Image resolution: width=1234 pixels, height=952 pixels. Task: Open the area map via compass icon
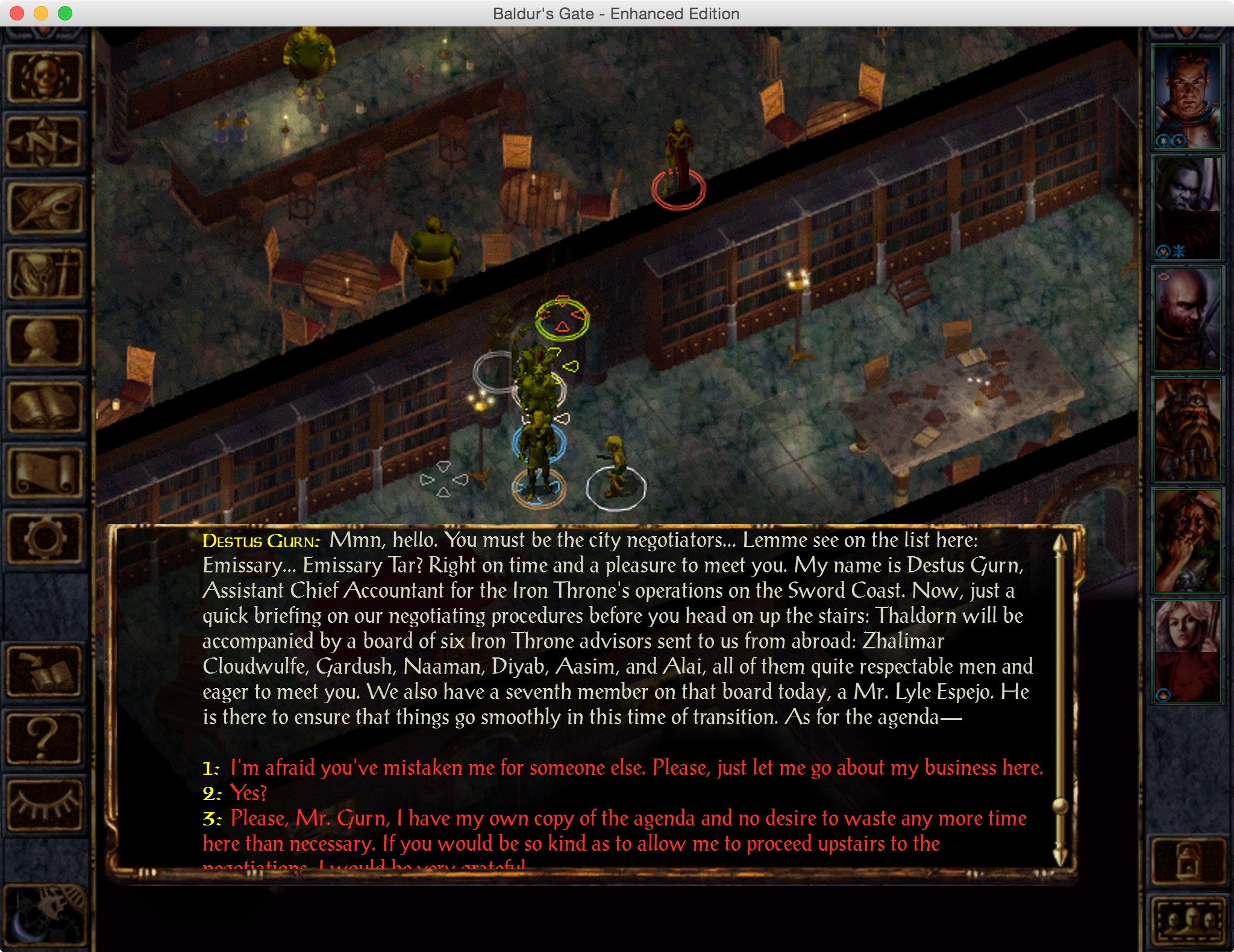tap(45, 142)
